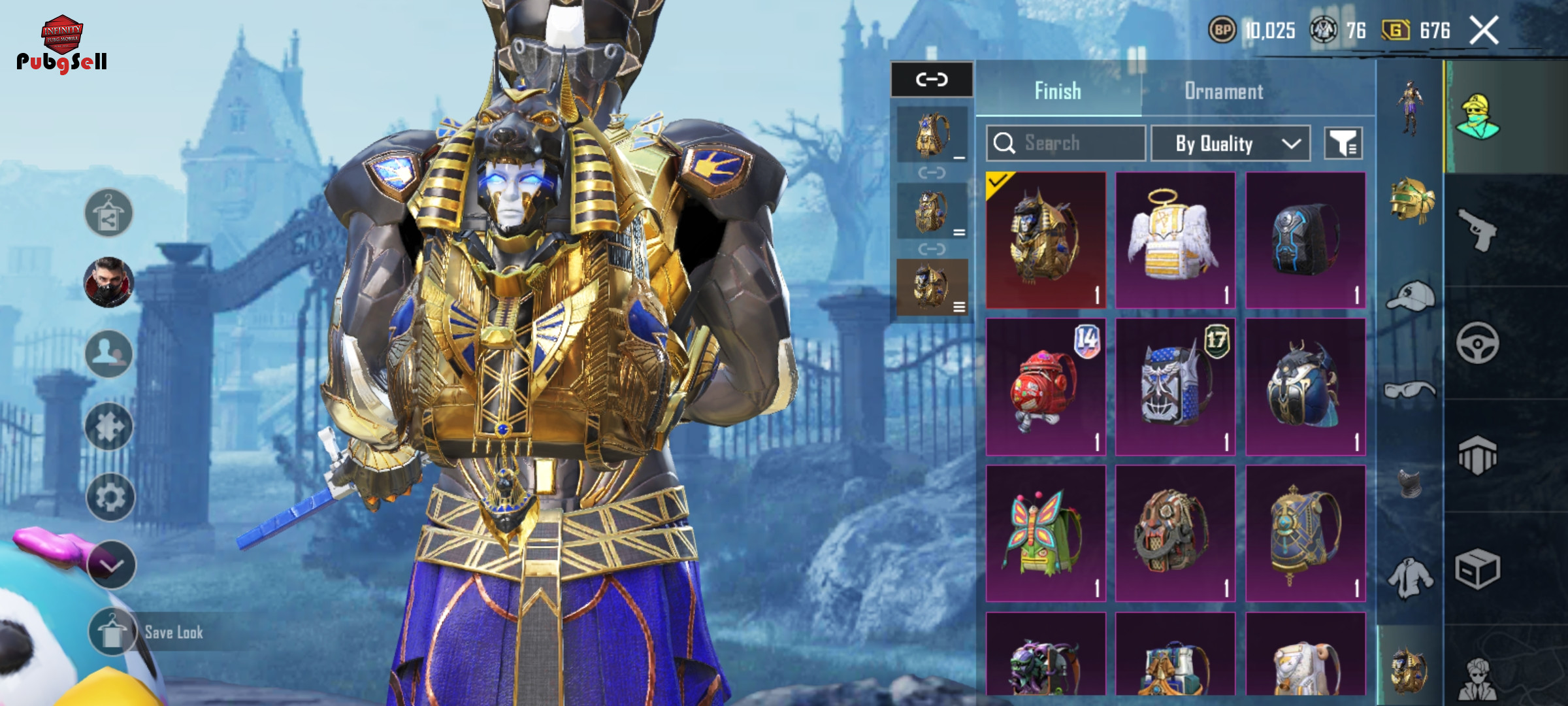
Task: Choose the level 17 skull backpack
Action: click(1175, 387)
